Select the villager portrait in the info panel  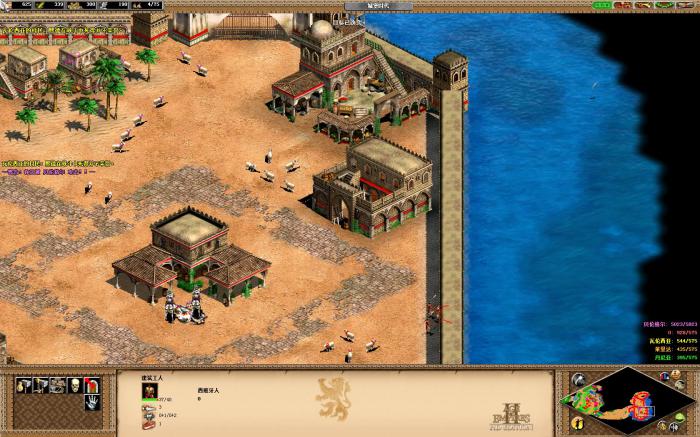pyautogui.click(x=150, y=390)
